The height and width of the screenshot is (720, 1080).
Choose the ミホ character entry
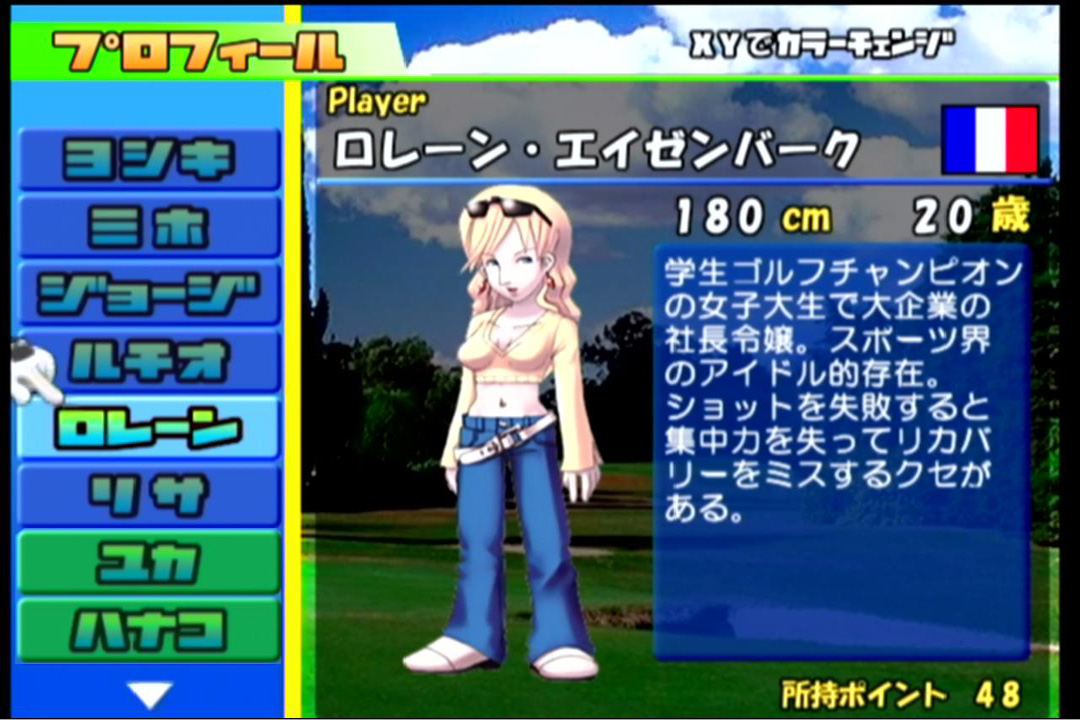coord(150,227)
